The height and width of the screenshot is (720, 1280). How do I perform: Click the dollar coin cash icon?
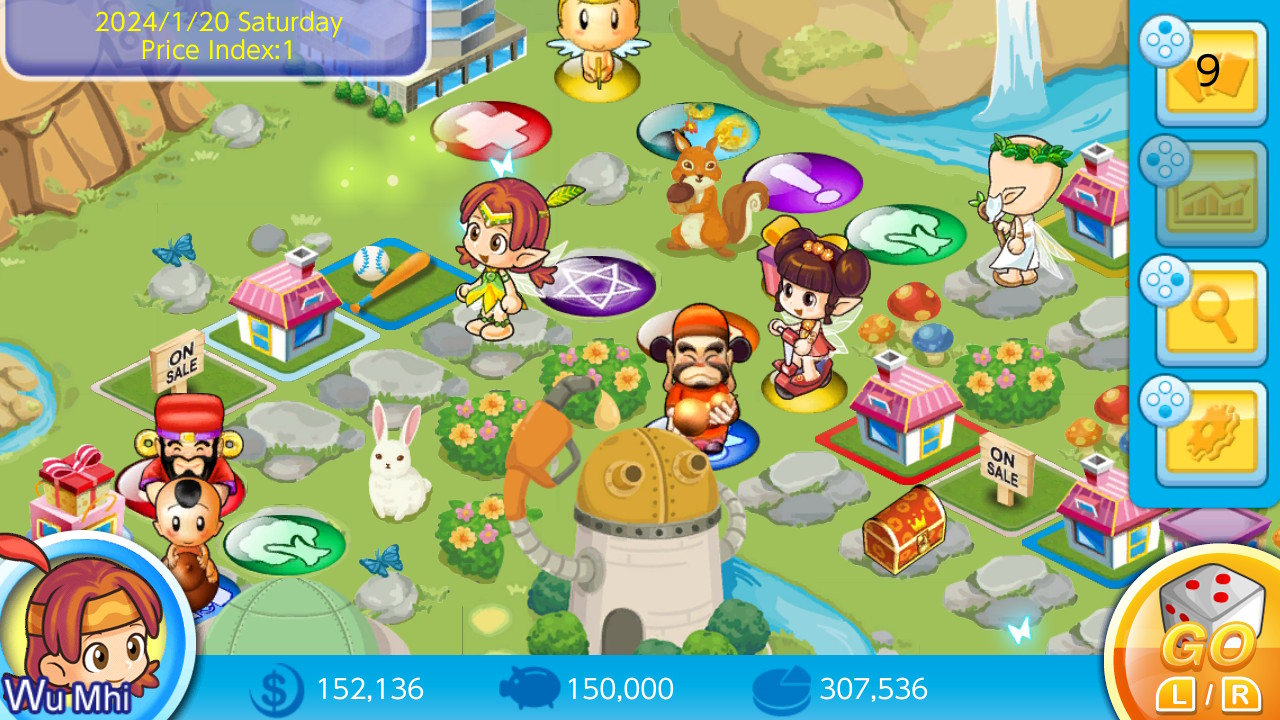[274, 688]
